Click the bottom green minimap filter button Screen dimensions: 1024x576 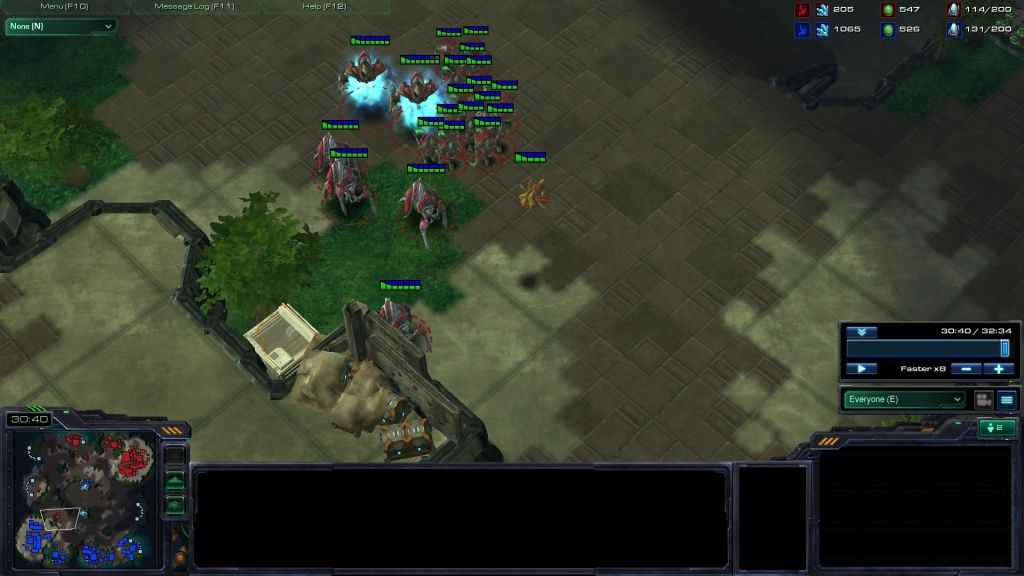[x=175, y=505]
